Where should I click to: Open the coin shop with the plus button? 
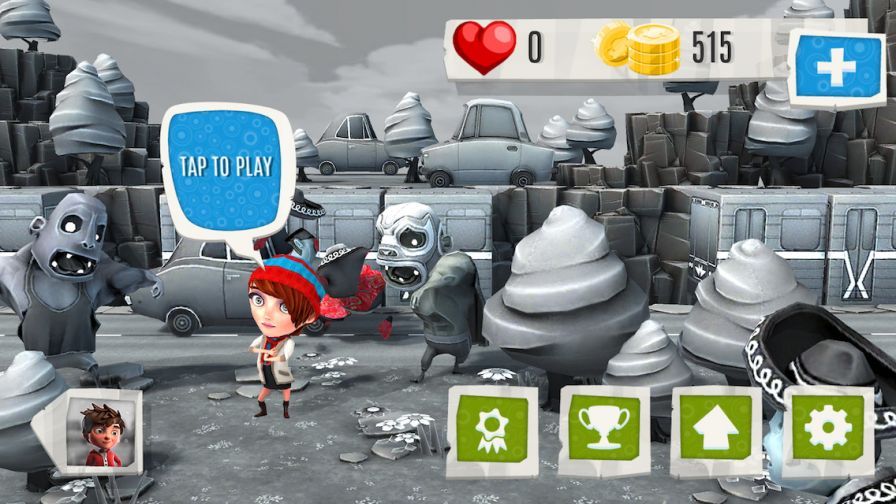(836, 68)
